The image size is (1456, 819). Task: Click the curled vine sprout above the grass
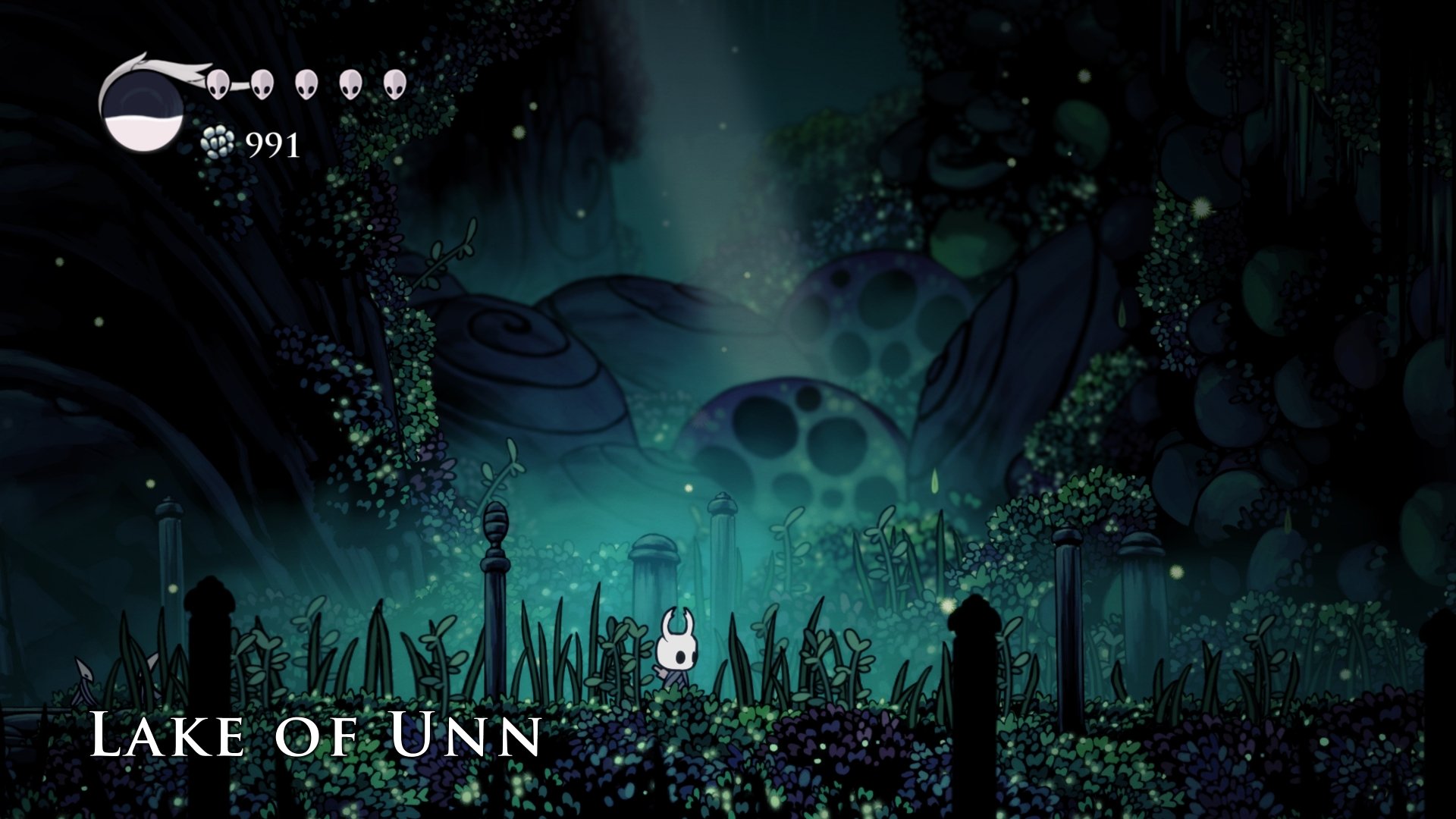pos(498,478)
